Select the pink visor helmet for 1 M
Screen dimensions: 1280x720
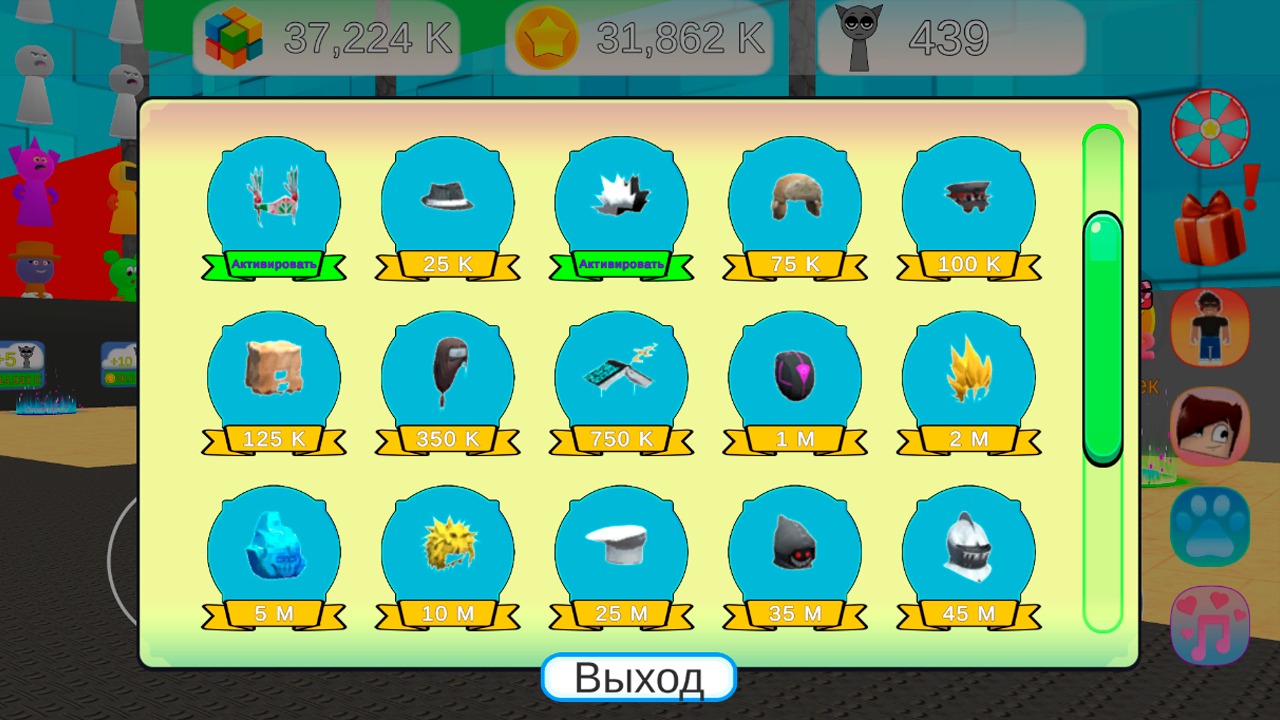(x=795, y=437)
